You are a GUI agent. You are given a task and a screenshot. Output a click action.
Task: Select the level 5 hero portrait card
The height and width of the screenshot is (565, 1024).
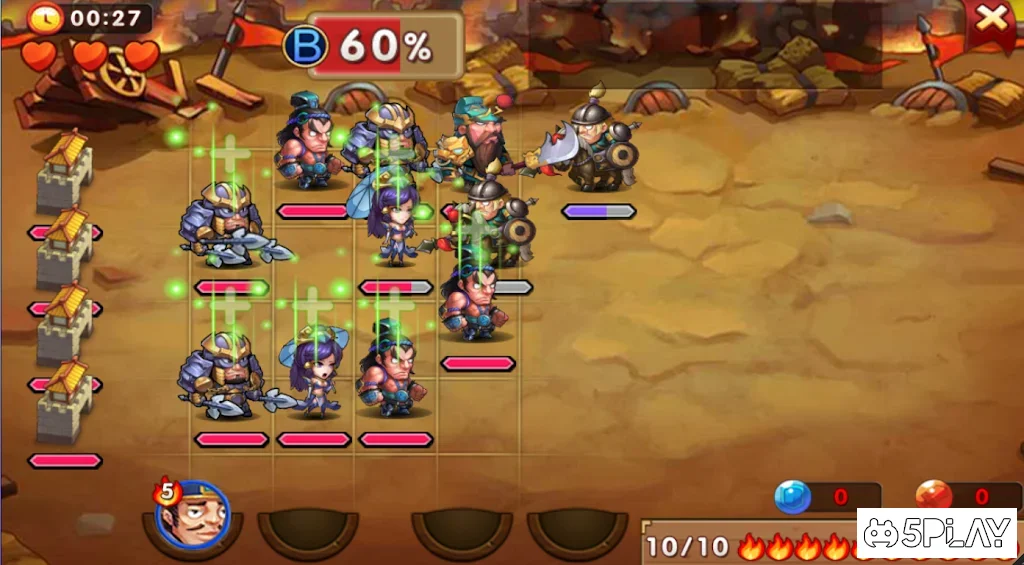click(193, 517)
